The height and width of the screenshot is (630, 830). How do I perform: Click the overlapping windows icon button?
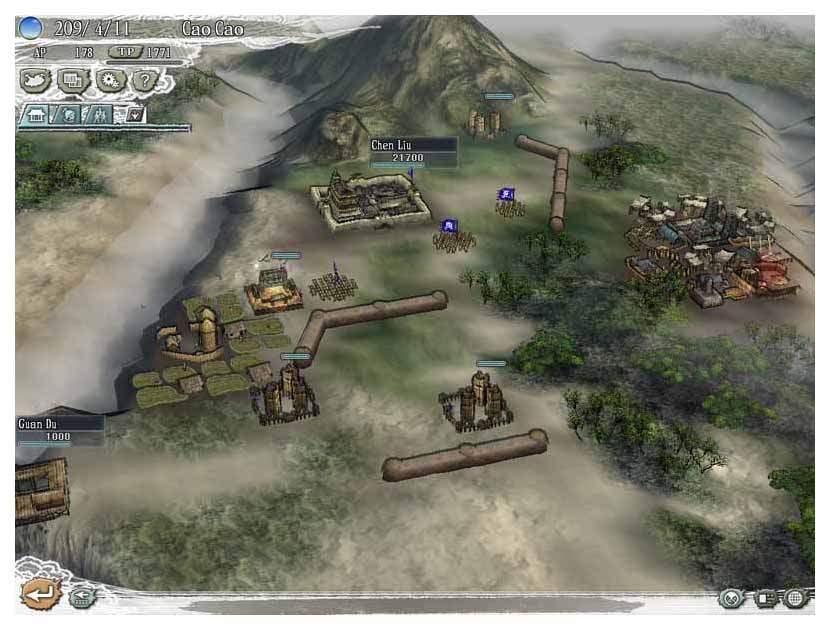(x=73, y=79)
